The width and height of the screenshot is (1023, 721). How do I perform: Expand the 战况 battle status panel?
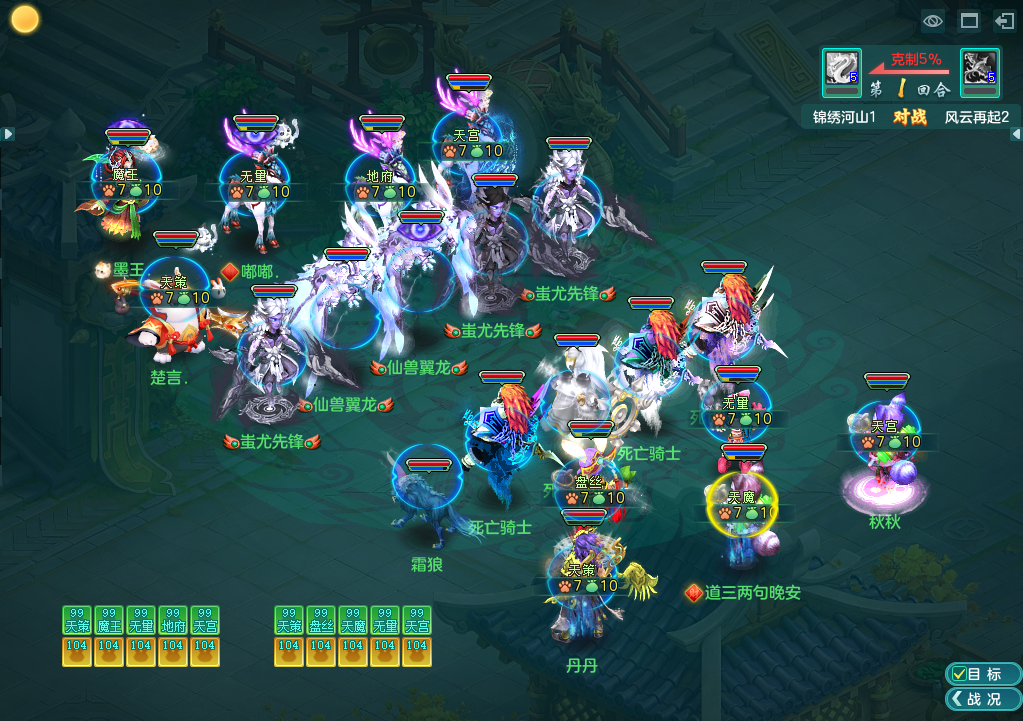982,699
